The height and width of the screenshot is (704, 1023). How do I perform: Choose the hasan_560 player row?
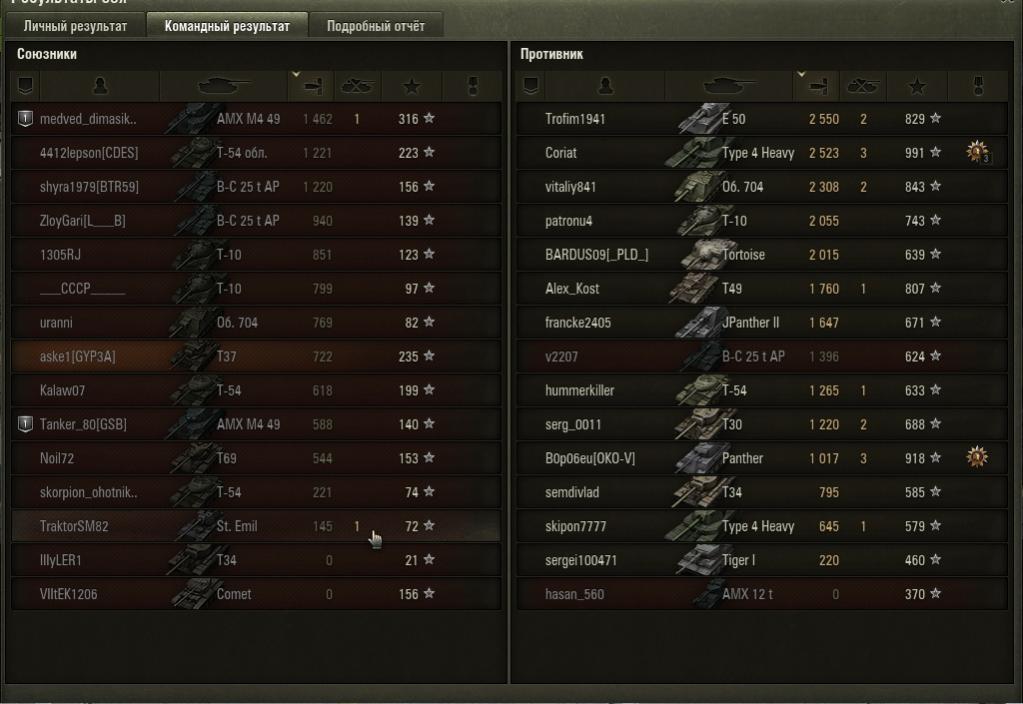coord(760,594)
